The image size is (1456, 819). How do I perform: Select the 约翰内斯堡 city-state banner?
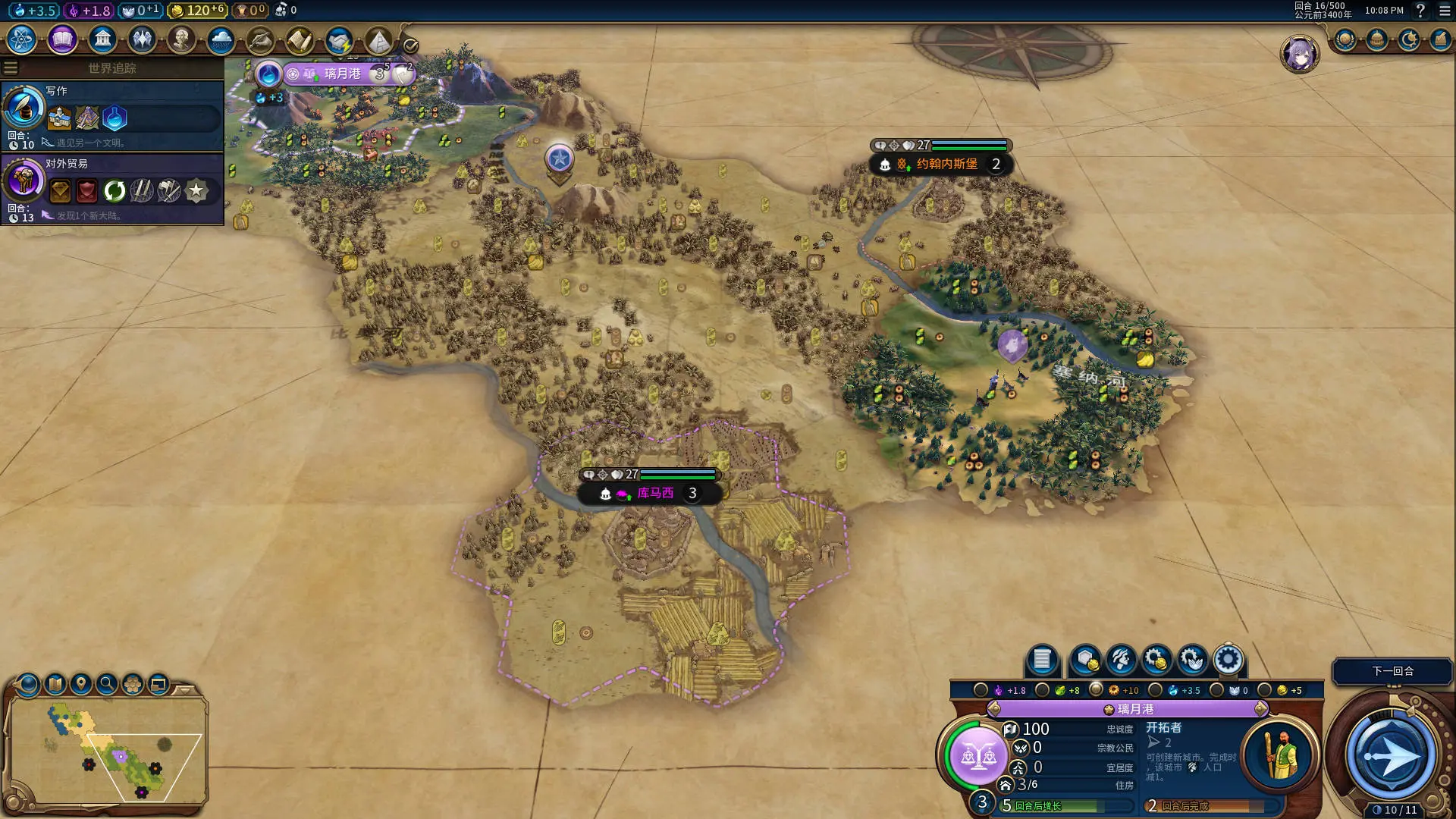pos(946,164)
